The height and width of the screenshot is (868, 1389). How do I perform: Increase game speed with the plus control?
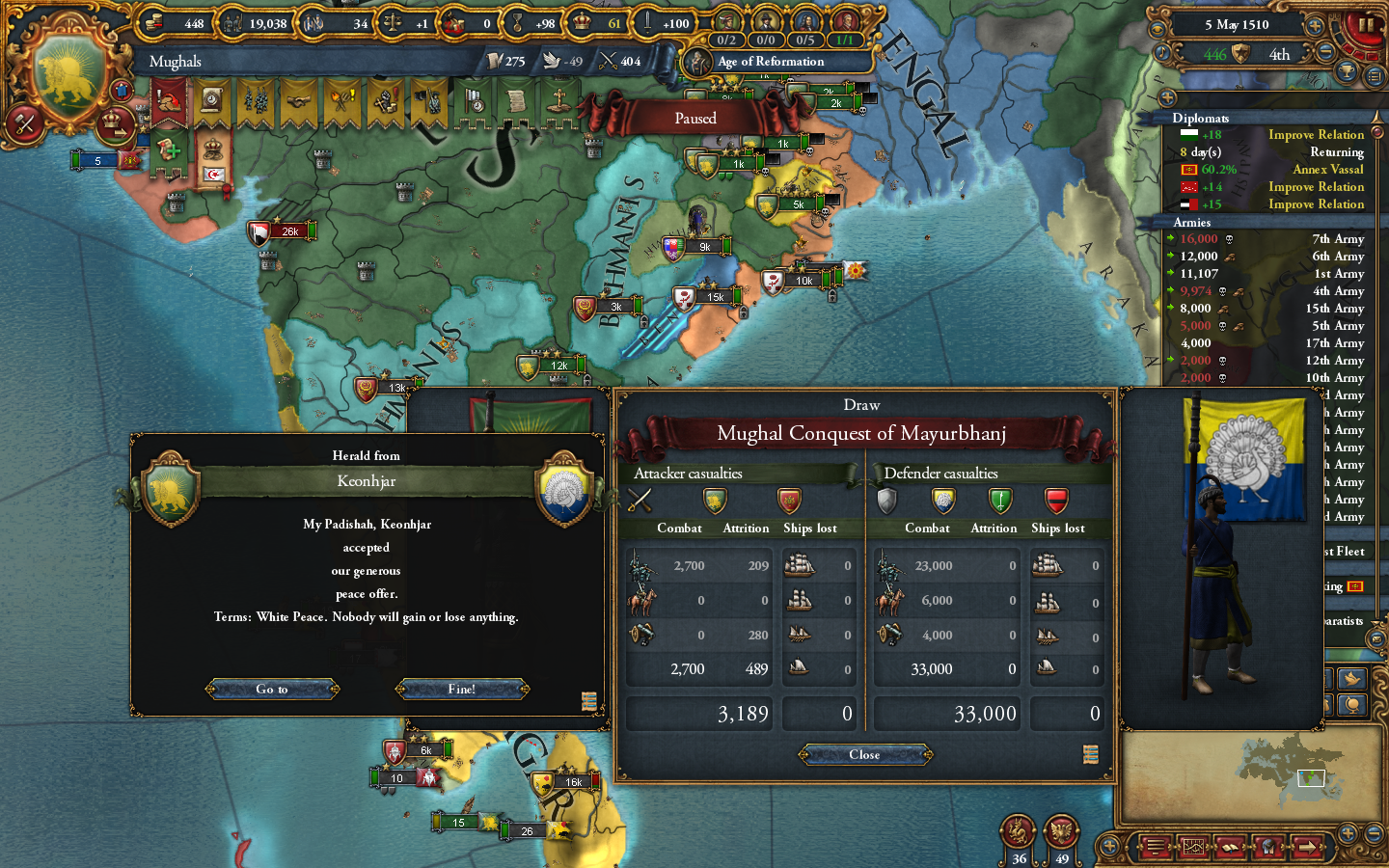[x=1315, y=26]
